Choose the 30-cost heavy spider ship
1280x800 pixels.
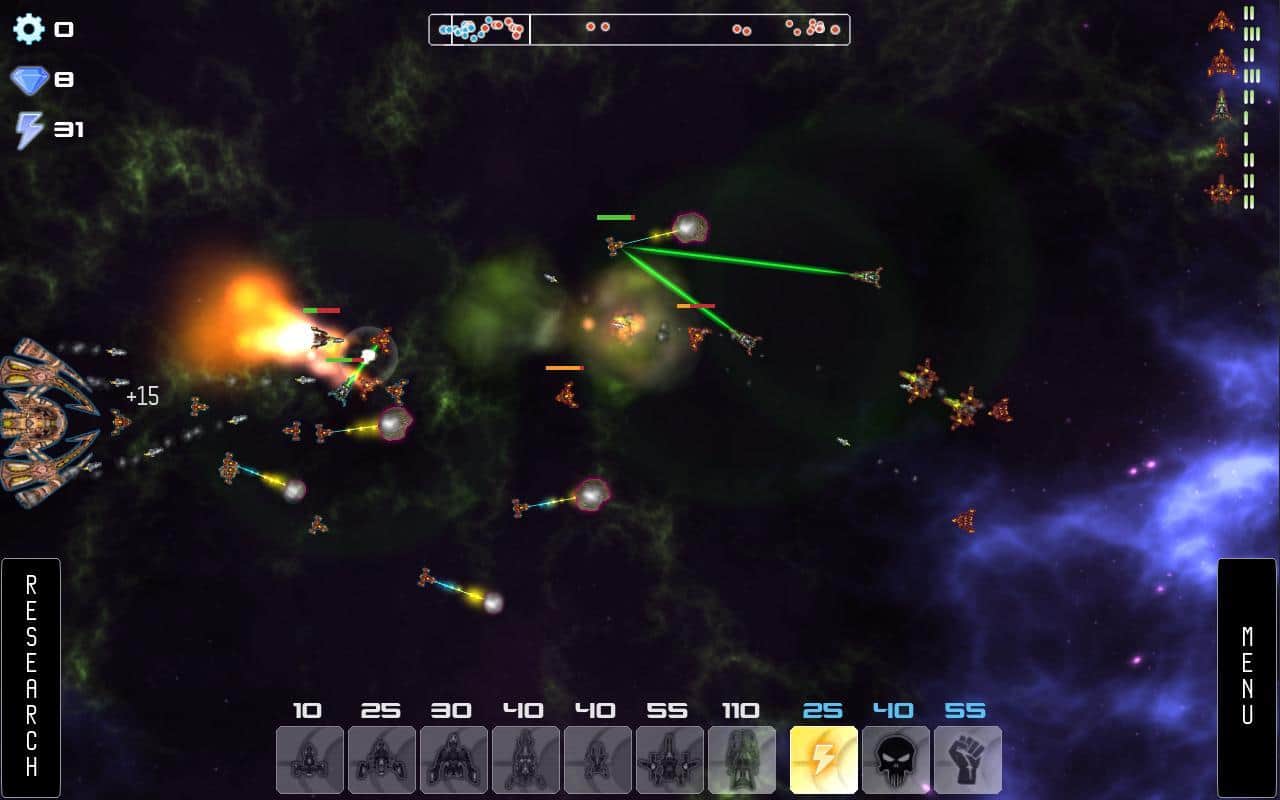tap(453, 760)
